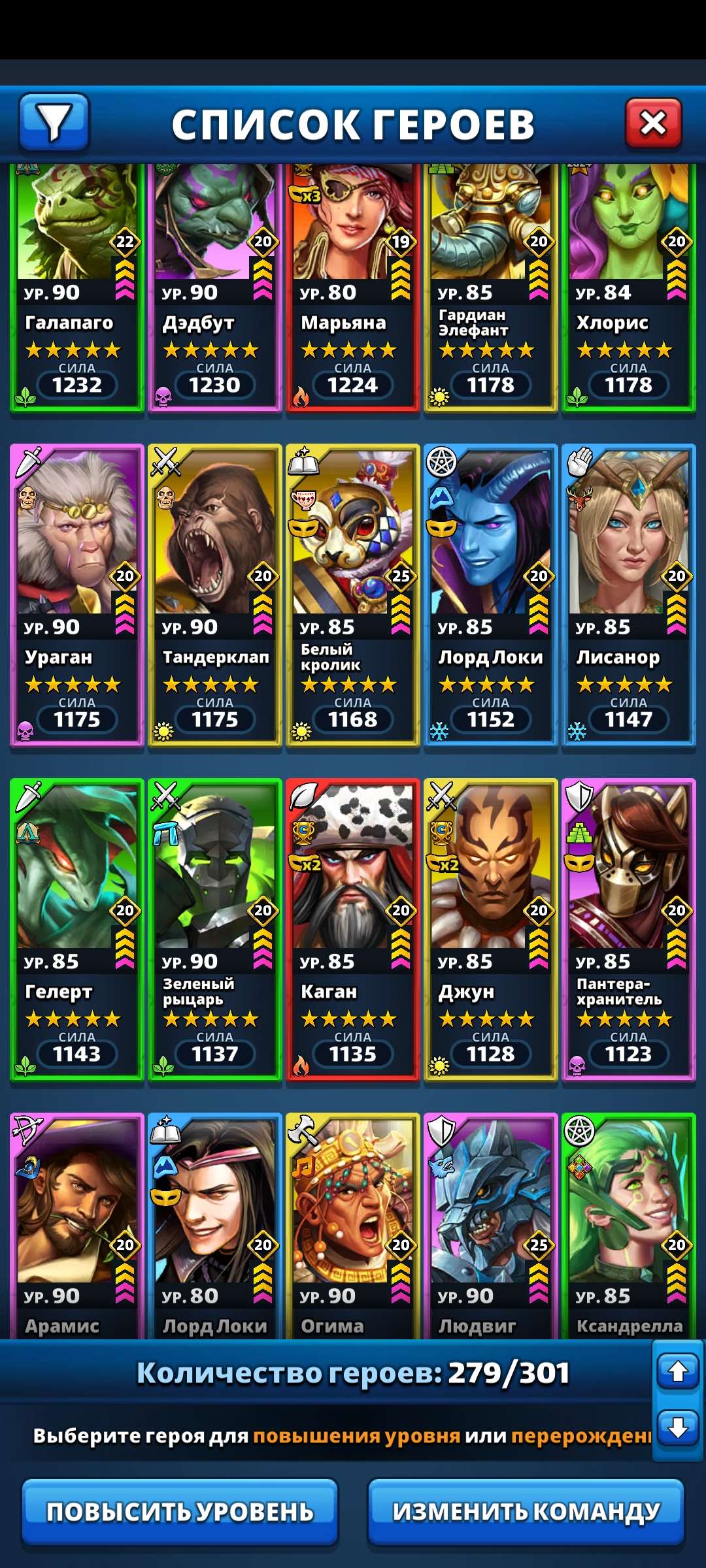The height and width of the screenshot is (1568, 706).
Task: Open the hero filter
Action: click(54, 122)
